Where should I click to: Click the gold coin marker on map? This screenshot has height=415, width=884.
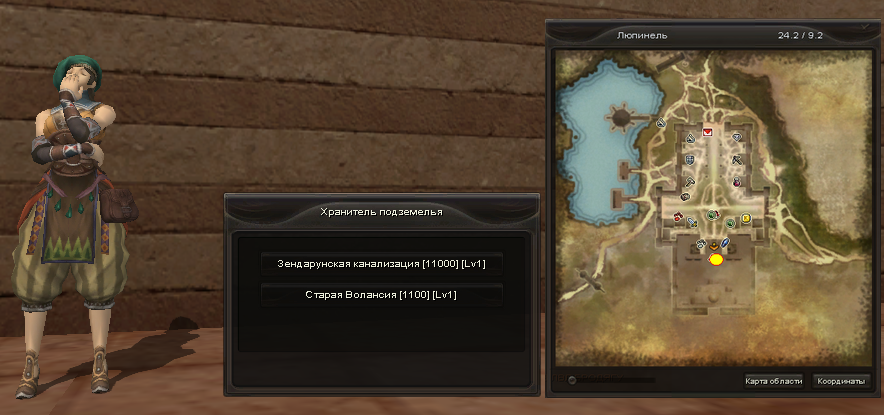pos(745,218)
